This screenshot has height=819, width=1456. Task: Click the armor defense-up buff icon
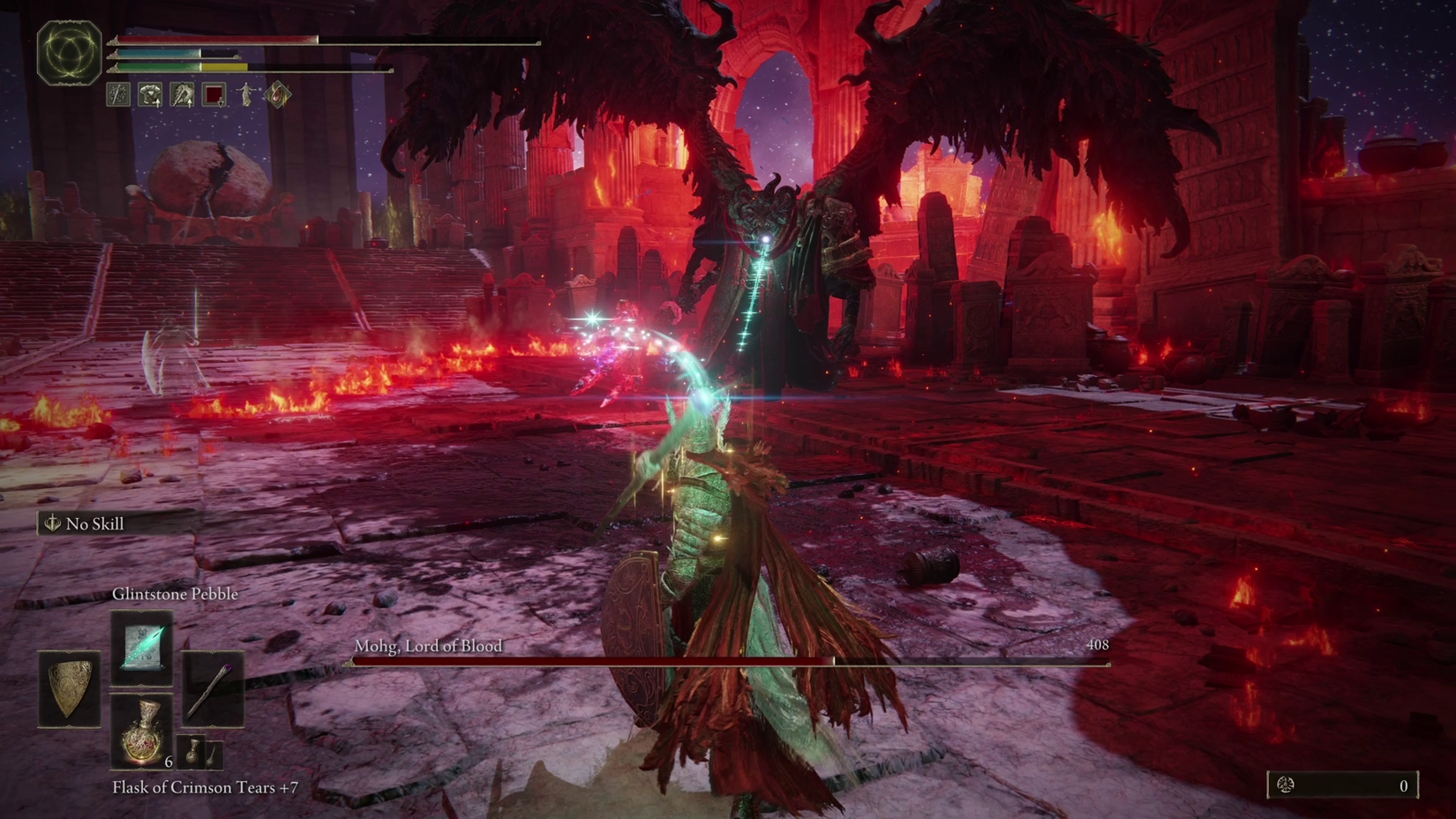pos(150,94)
